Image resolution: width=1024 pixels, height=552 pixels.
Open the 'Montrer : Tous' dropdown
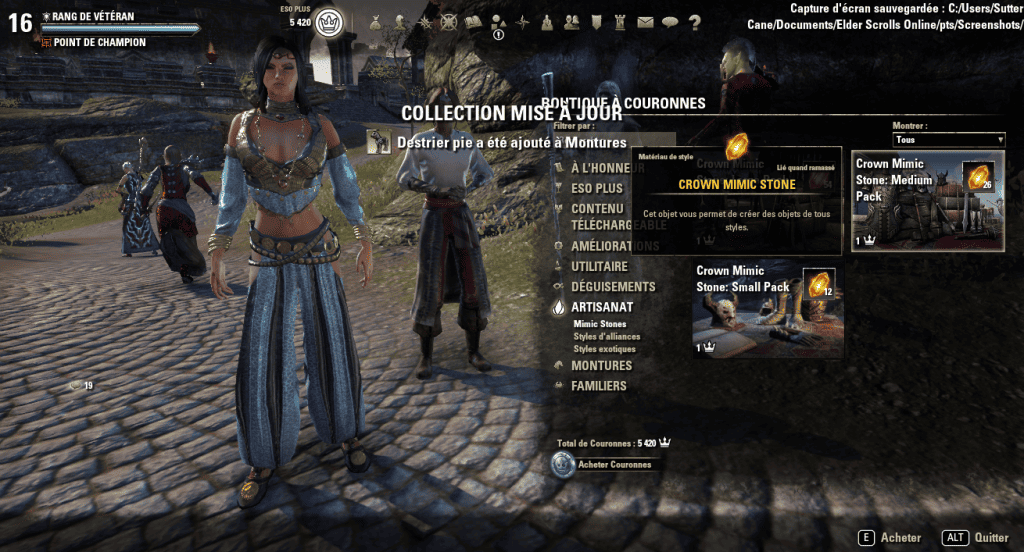(948, 140)
